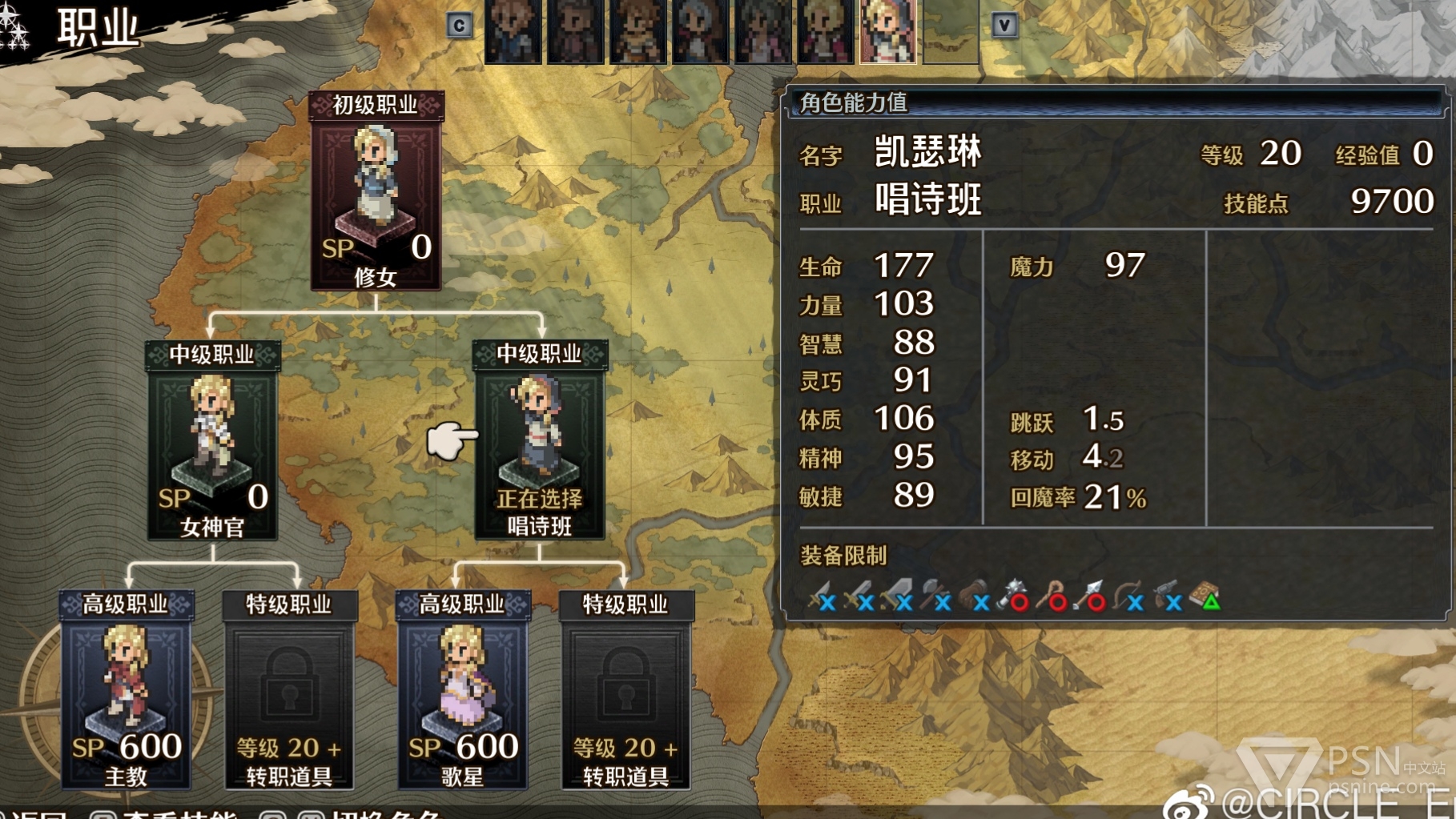Choose the 女神官 intermediate job card
1456x819 pixels.
pos(212,442)
